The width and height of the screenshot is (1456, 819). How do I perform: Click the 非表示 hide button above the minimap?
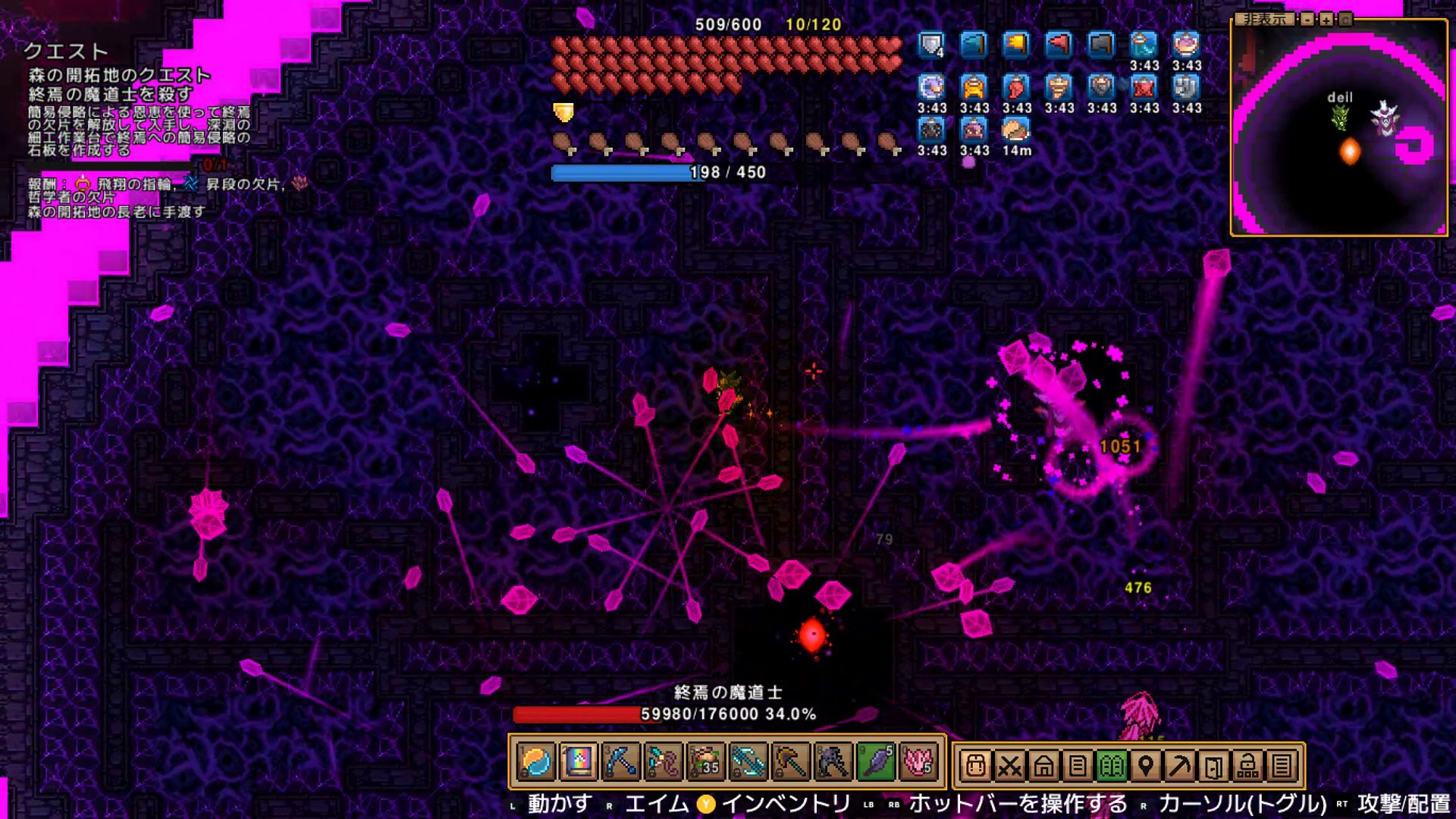(x=1264, y=19)
